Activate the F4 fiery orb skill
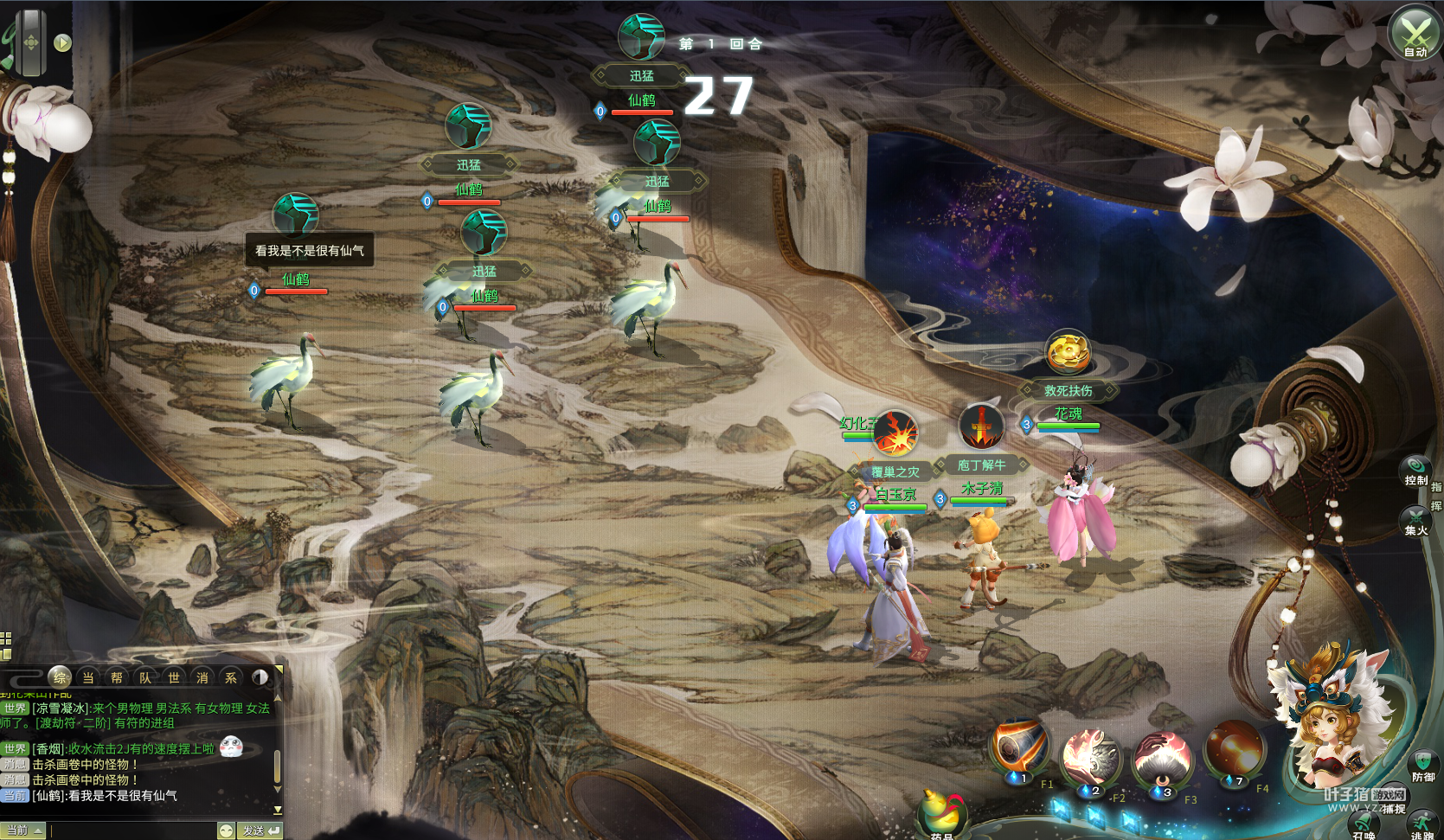This screenshot has width=1444, height=840. coord(1235,751)
